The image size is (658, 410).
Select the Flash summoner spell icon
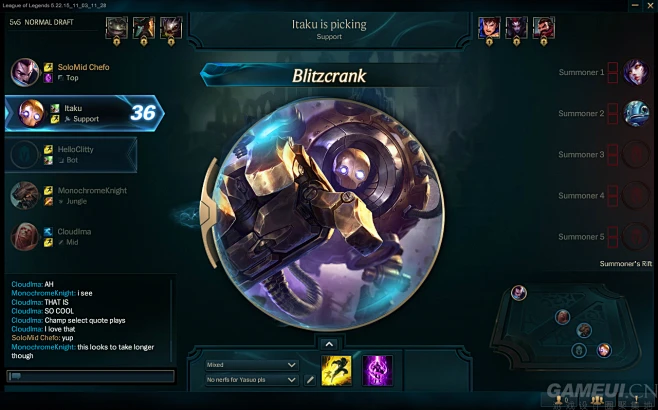pos(337,371)
